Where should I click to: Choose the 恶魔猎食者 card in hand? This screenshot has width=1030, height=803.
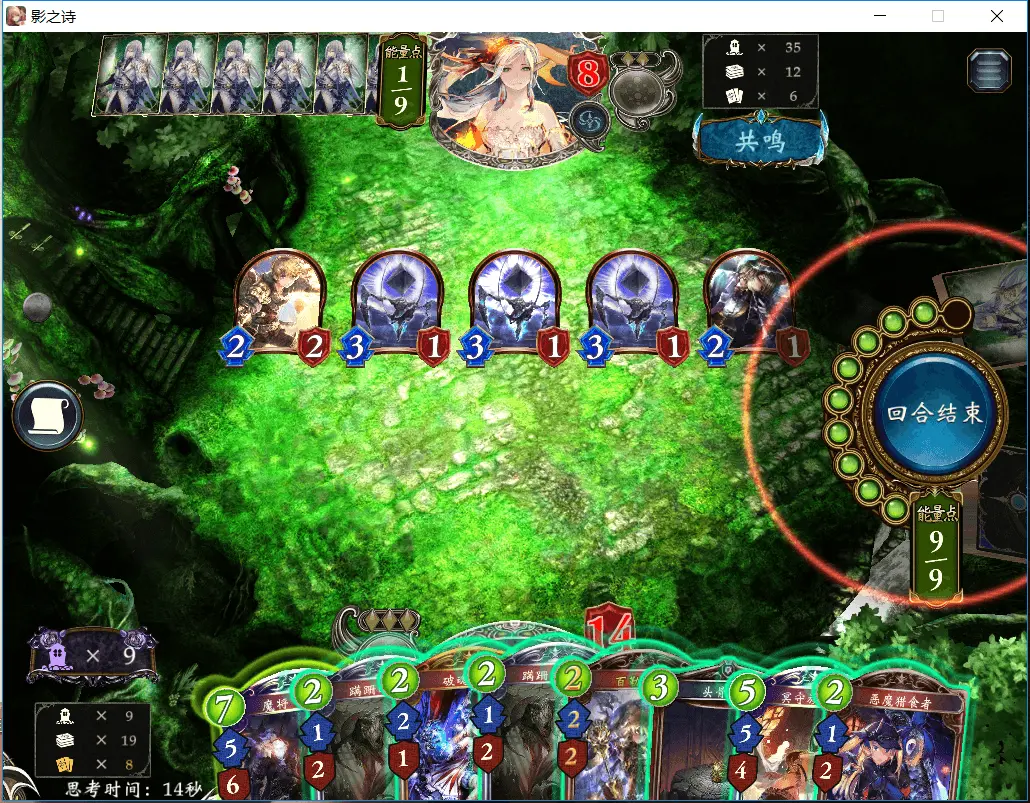pos(890,745)
